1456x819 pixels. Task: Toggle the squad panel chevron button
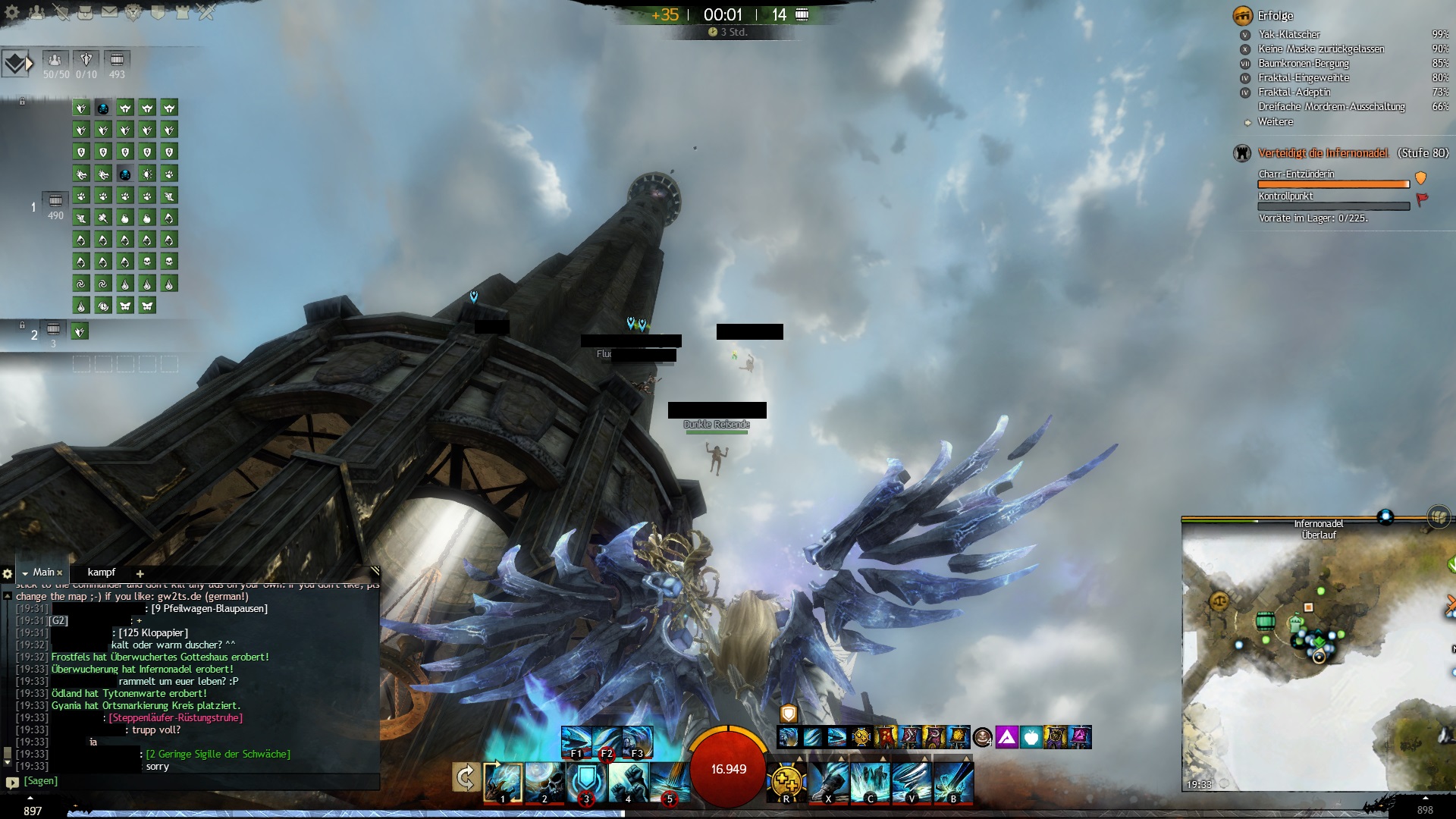pos(17,64)
